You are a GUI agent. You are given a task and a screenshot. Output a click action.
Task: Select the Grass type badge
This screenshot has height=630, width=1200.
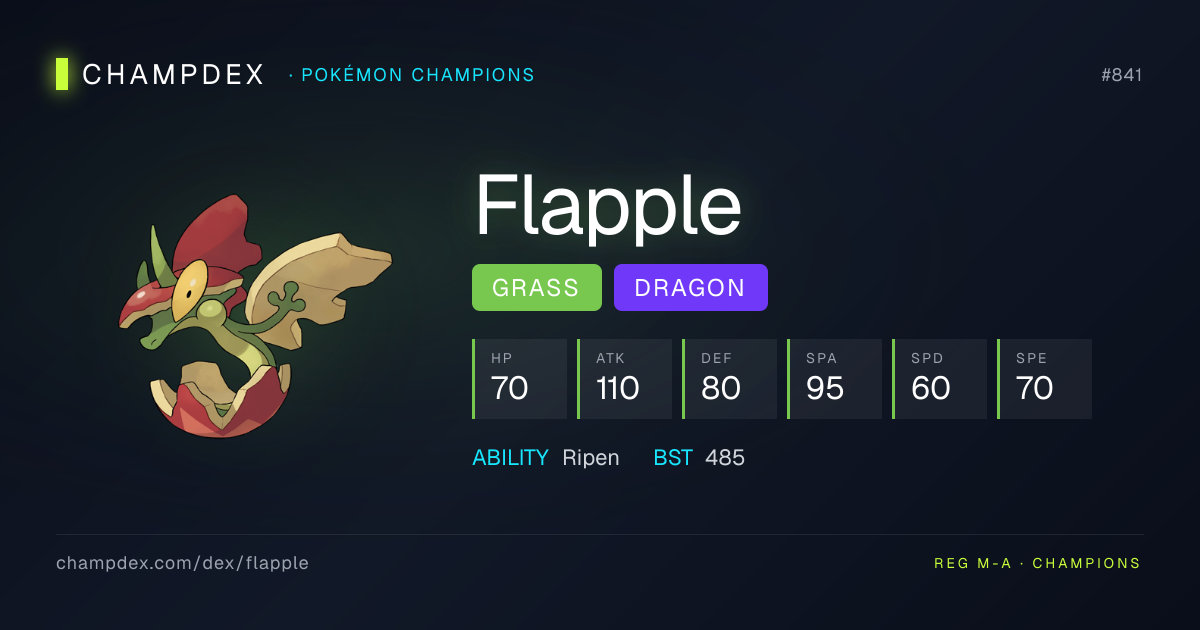[536, 288]
